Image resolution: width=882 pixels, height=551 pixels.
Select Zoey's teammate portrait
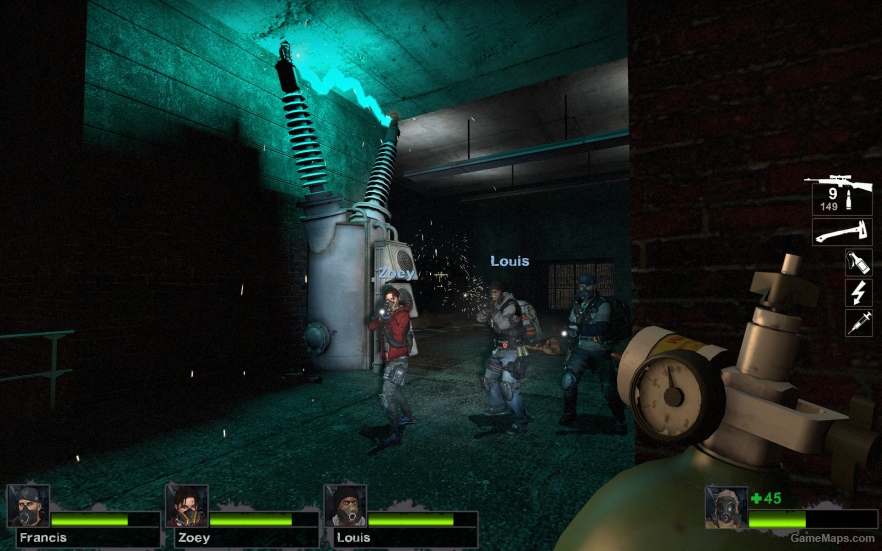(186, 506)
